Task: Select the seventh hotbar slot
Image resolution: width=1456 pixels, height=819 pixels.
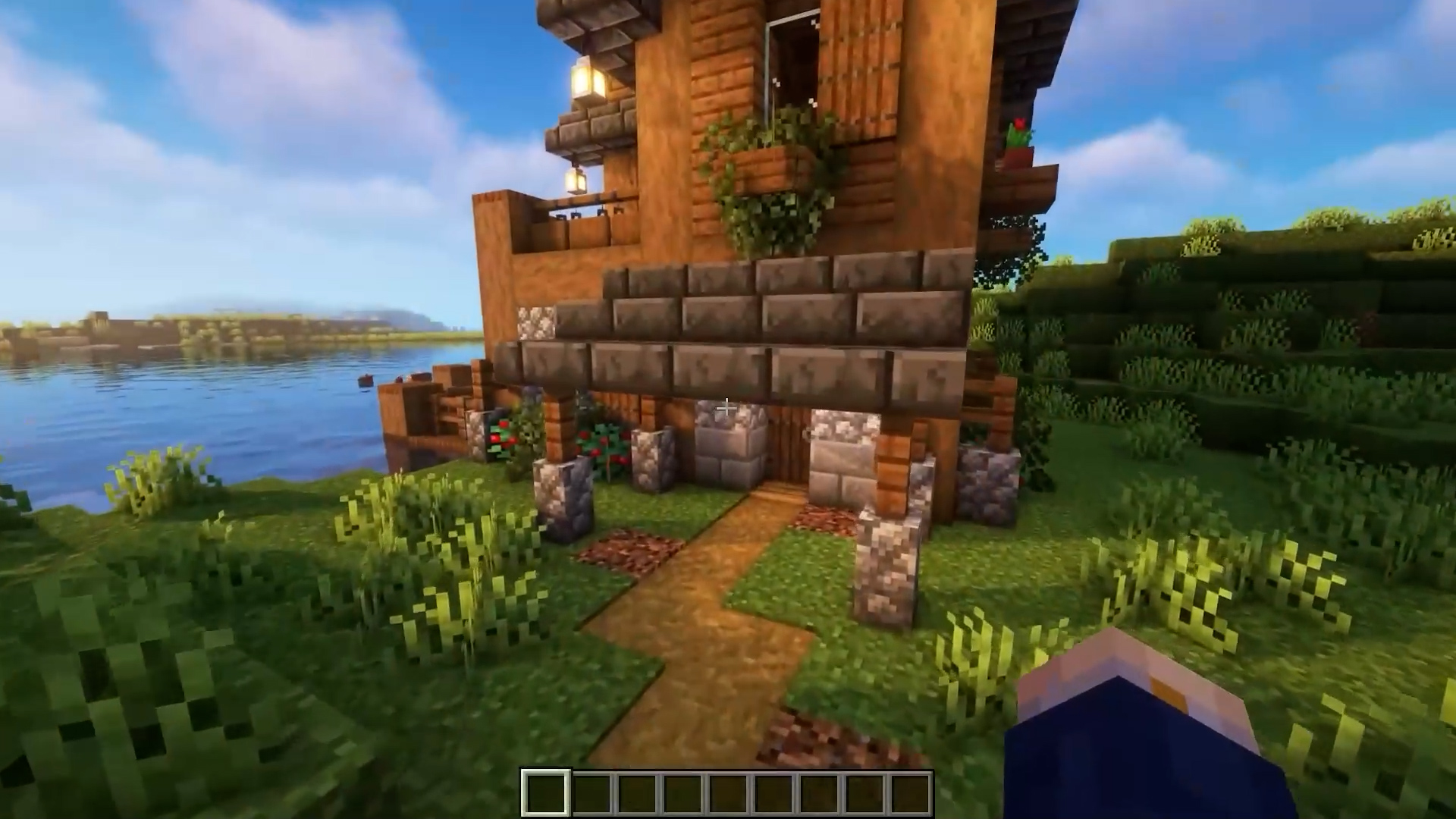Action: tap(819, 792)
